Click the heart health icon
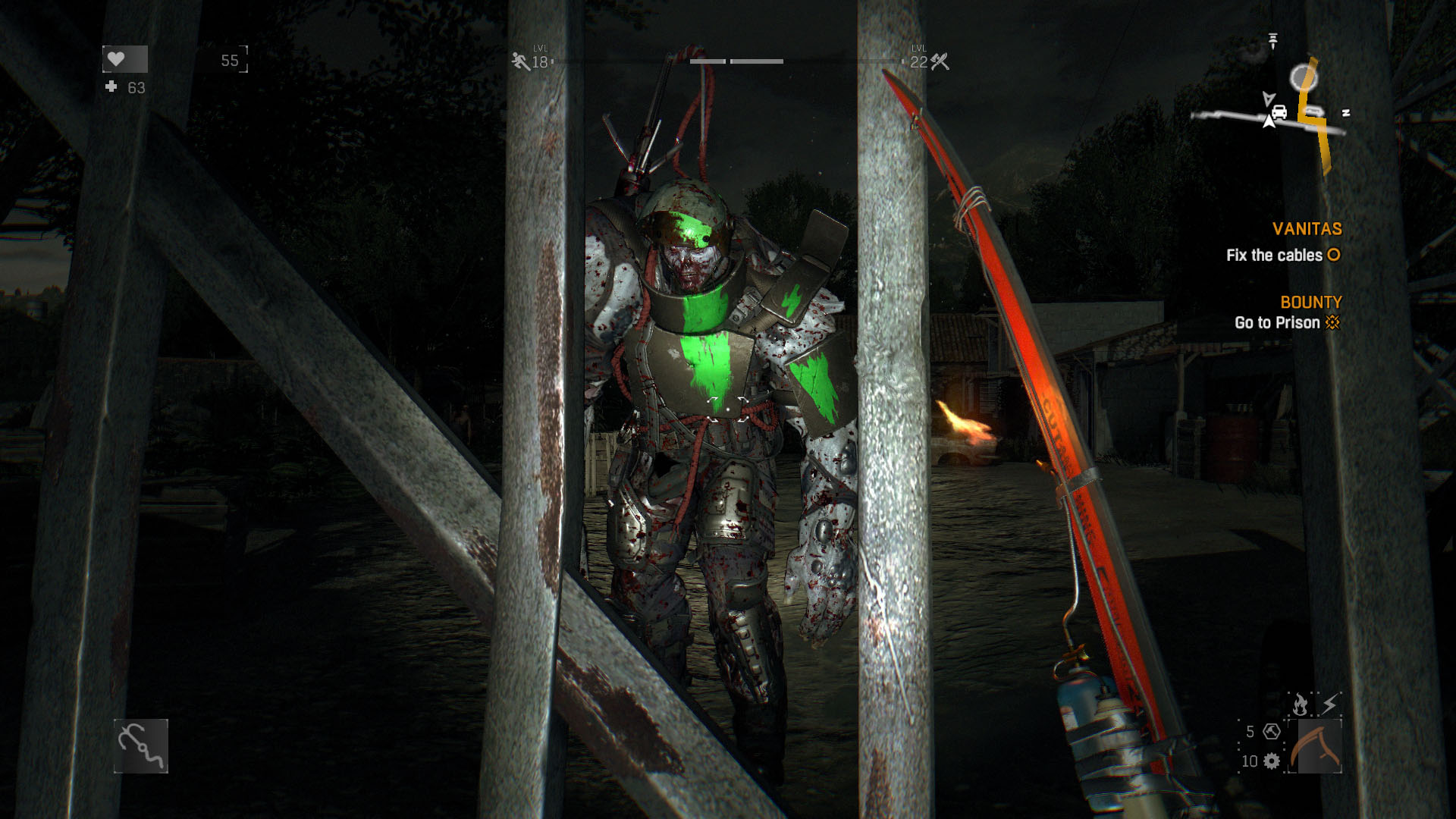1456x819 pixels. coord(116,59)
